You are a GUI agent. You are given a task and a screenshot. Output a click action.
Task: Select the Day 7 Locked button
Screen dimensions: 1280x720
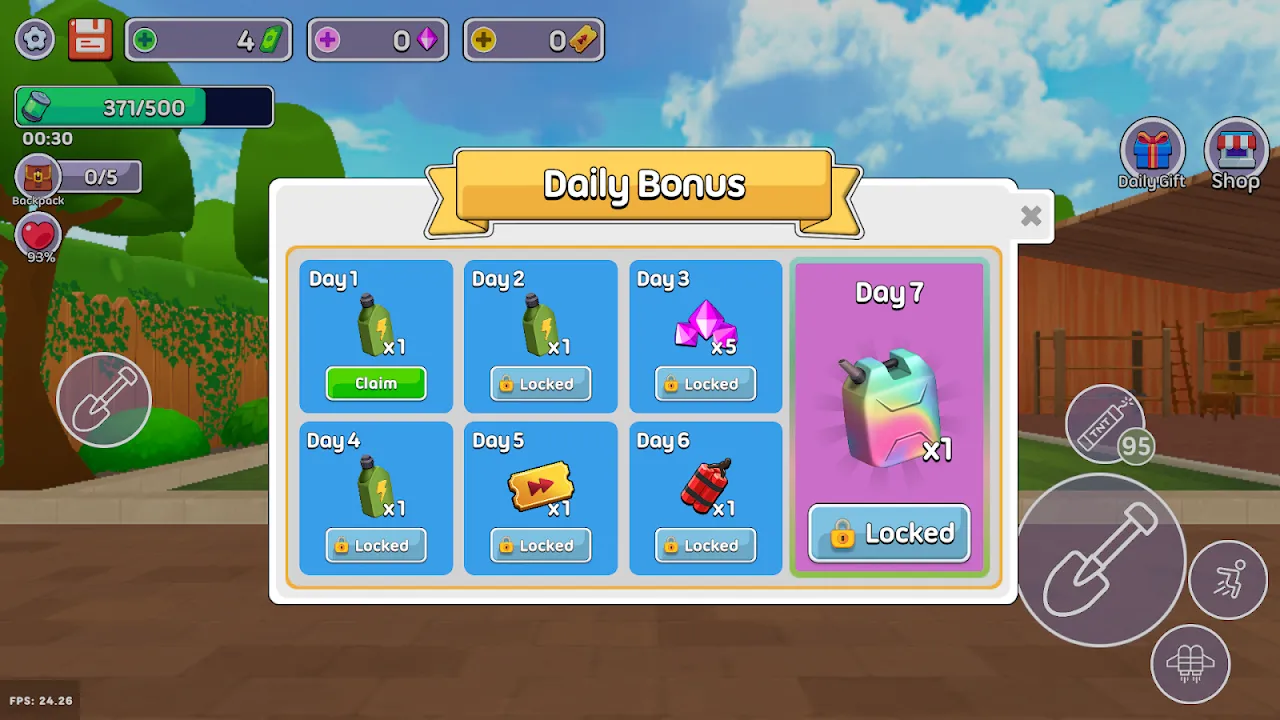pos(889,533)
